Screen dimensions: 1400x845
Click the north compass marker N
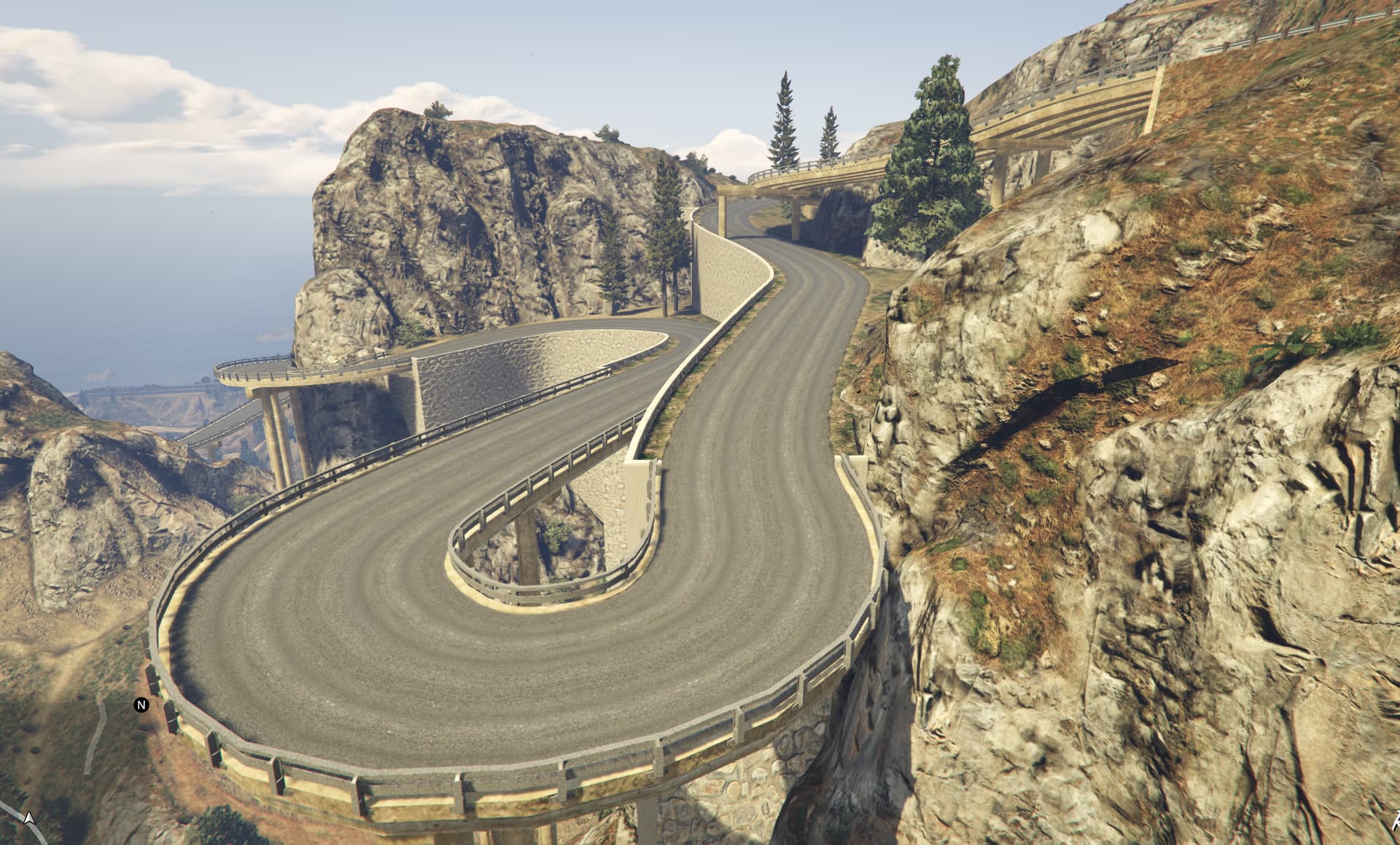[x=141, y=705]
